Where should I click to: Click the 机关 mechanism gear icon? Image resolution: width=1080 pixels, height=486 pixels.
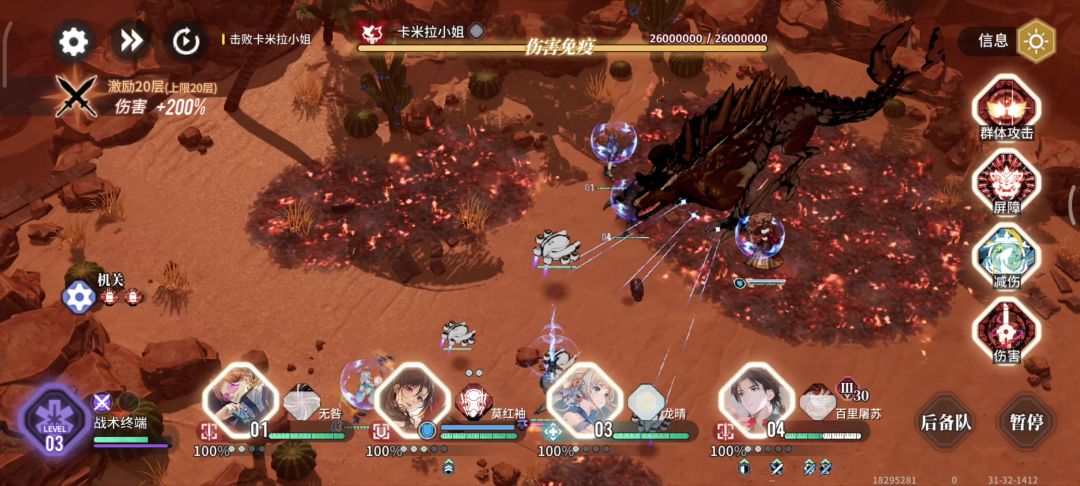pyautogui.click(x=78, y=296)
